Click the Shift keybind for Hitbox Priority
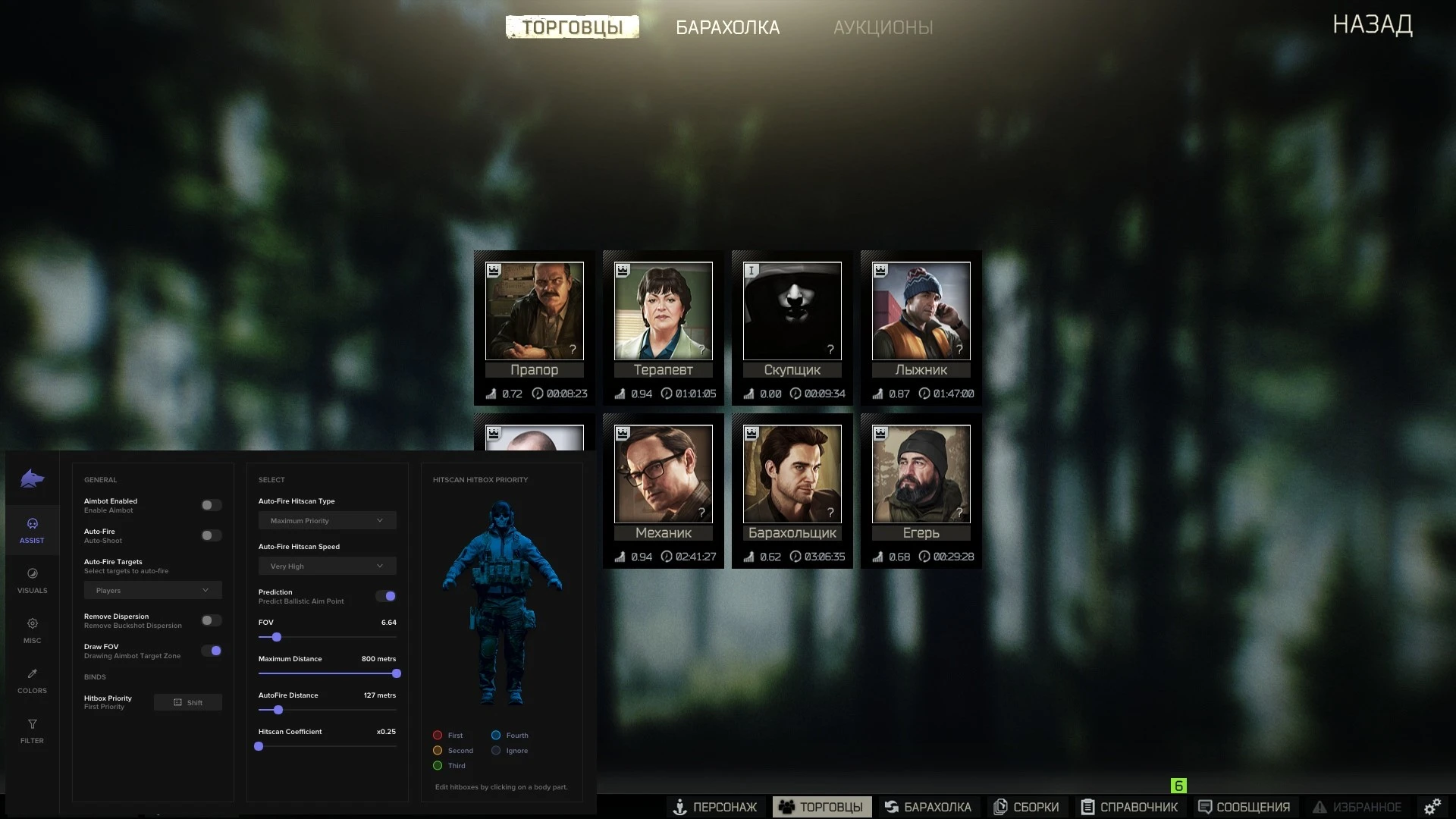This screenshot has width=1456, height=819. (187, 702)
